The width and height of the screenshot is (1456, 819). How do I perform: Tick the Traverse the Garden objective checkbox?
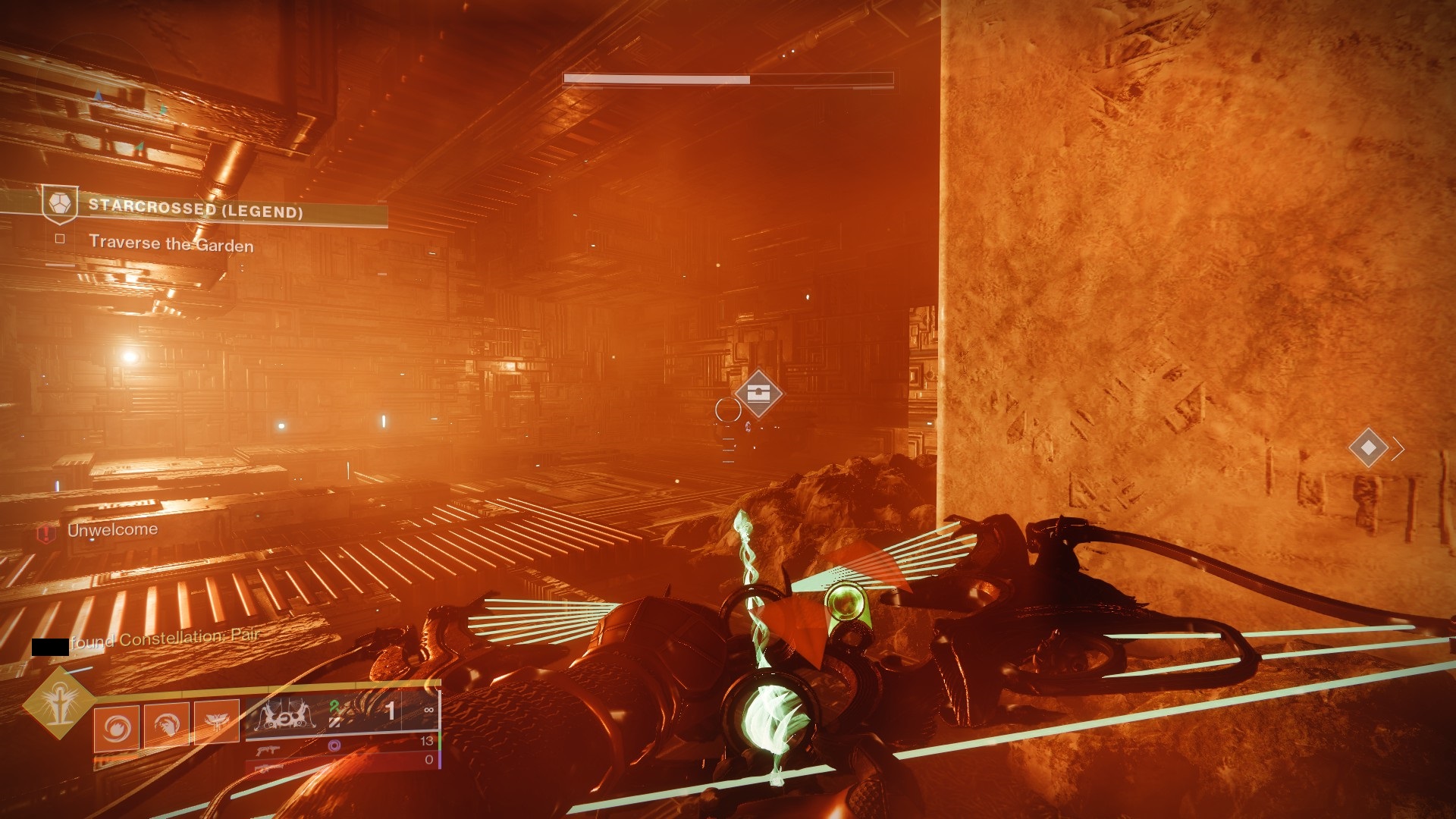pos(60,239)
